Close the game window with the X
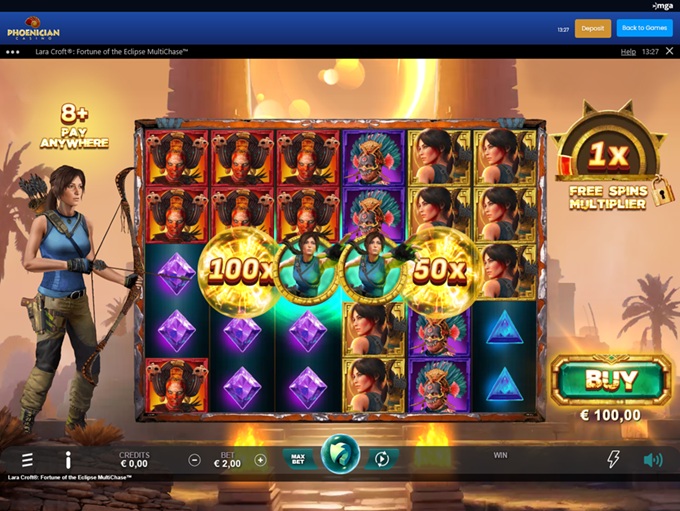Viewport: 680px width, 511px height. coord(668,51)
